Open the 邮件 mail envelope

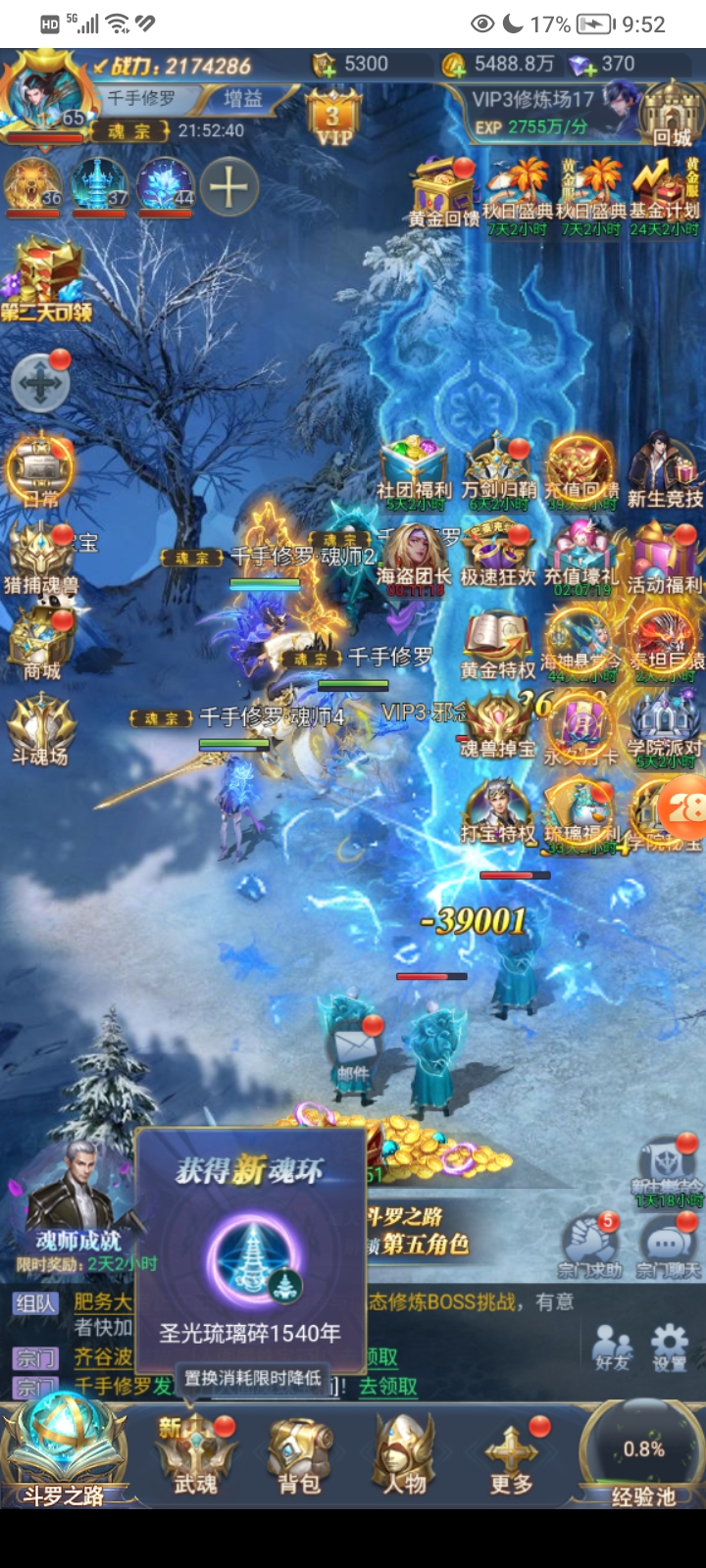tap(353, 1050)
